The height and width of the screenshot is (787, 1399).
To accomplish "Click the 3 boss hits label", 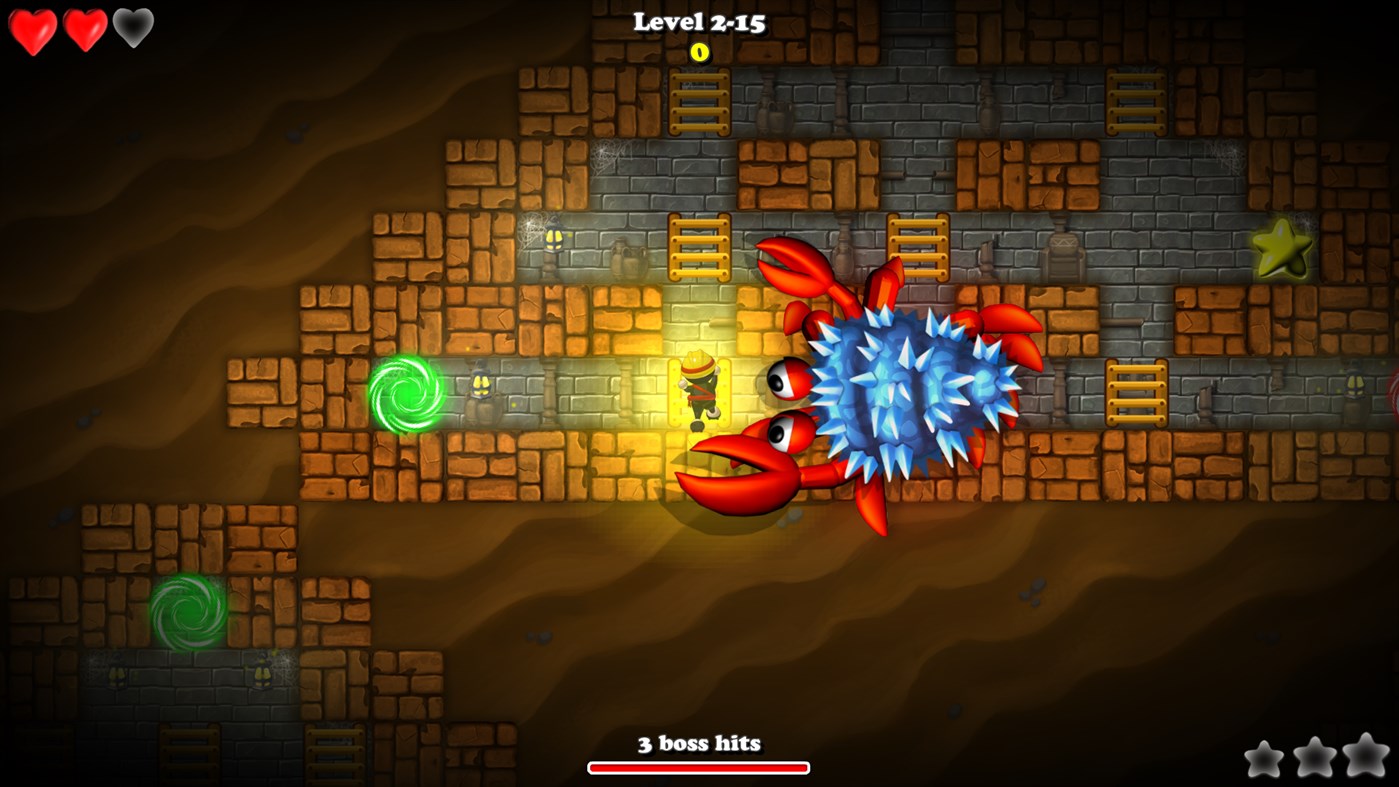I will click(x=698, y=743).
